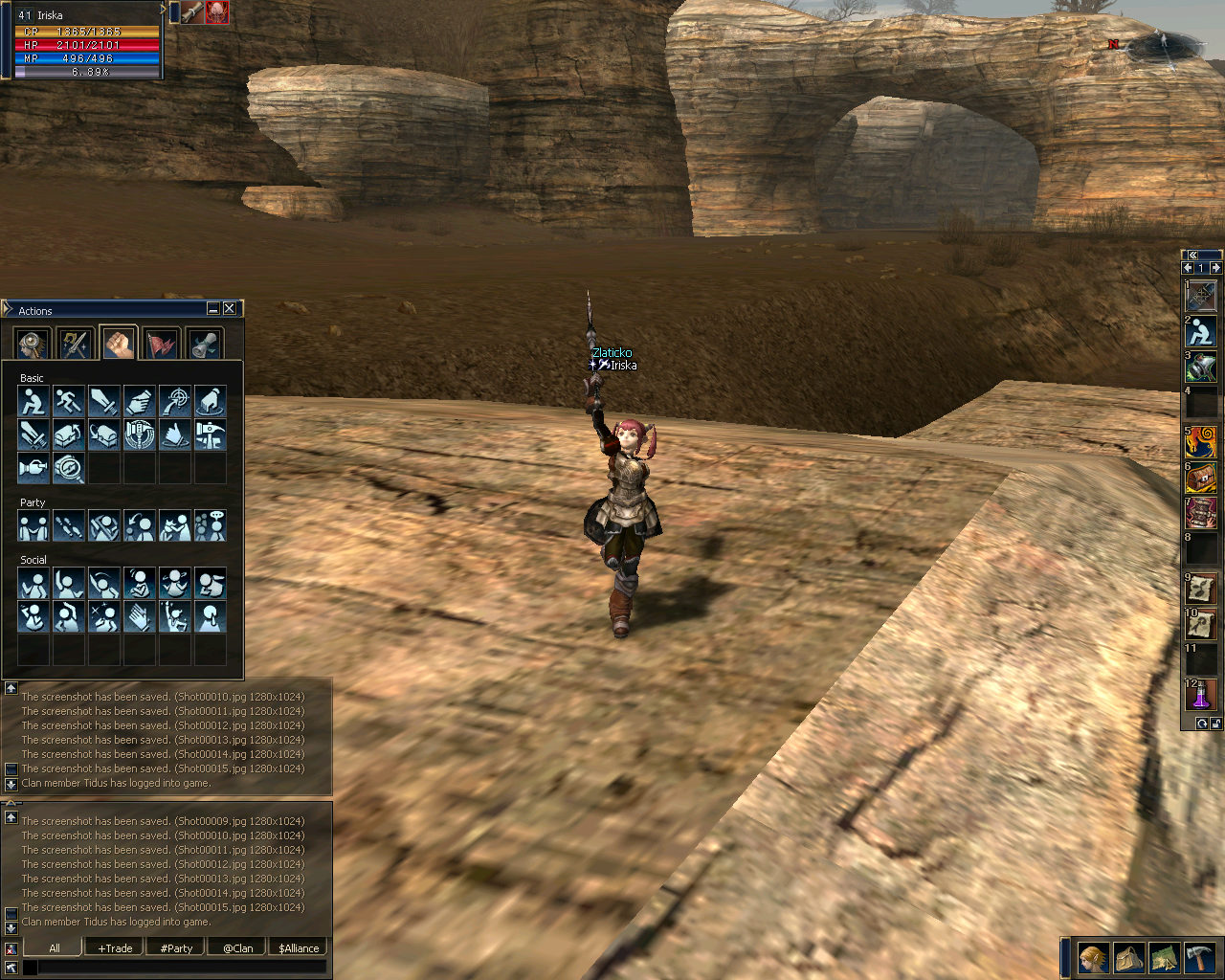This screenshot has width=1225, height=980.
Task: Trigger the orange swirl skill in slot 5
Action: point(1201,441)
